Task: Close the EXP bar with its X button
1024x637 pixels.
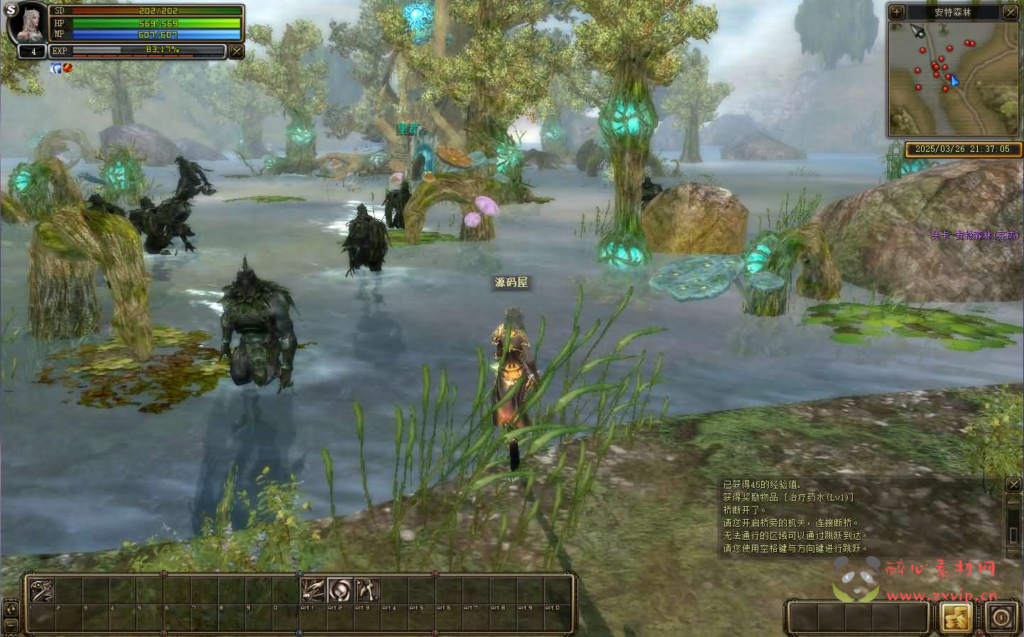Action: 236,50
